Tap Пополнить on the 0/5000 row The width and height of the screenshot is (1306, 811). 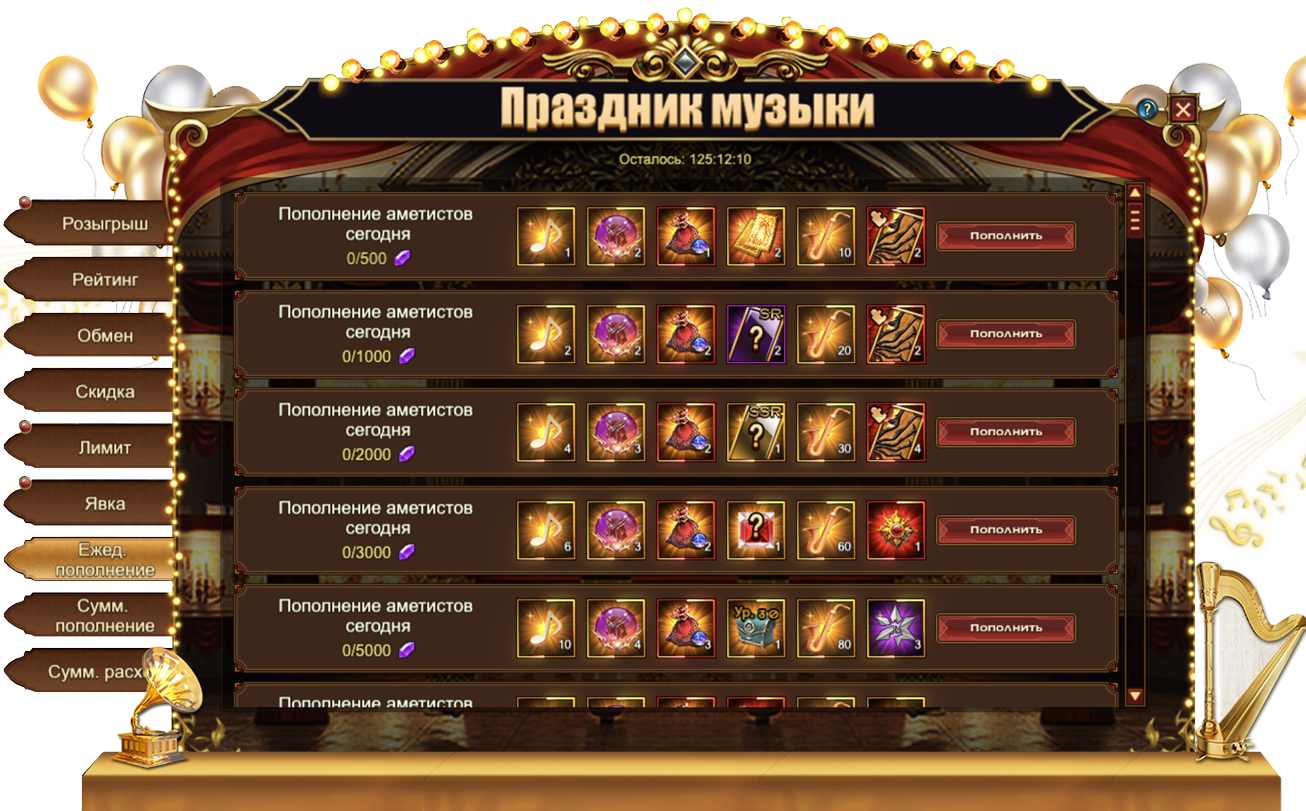(1005, 628)
